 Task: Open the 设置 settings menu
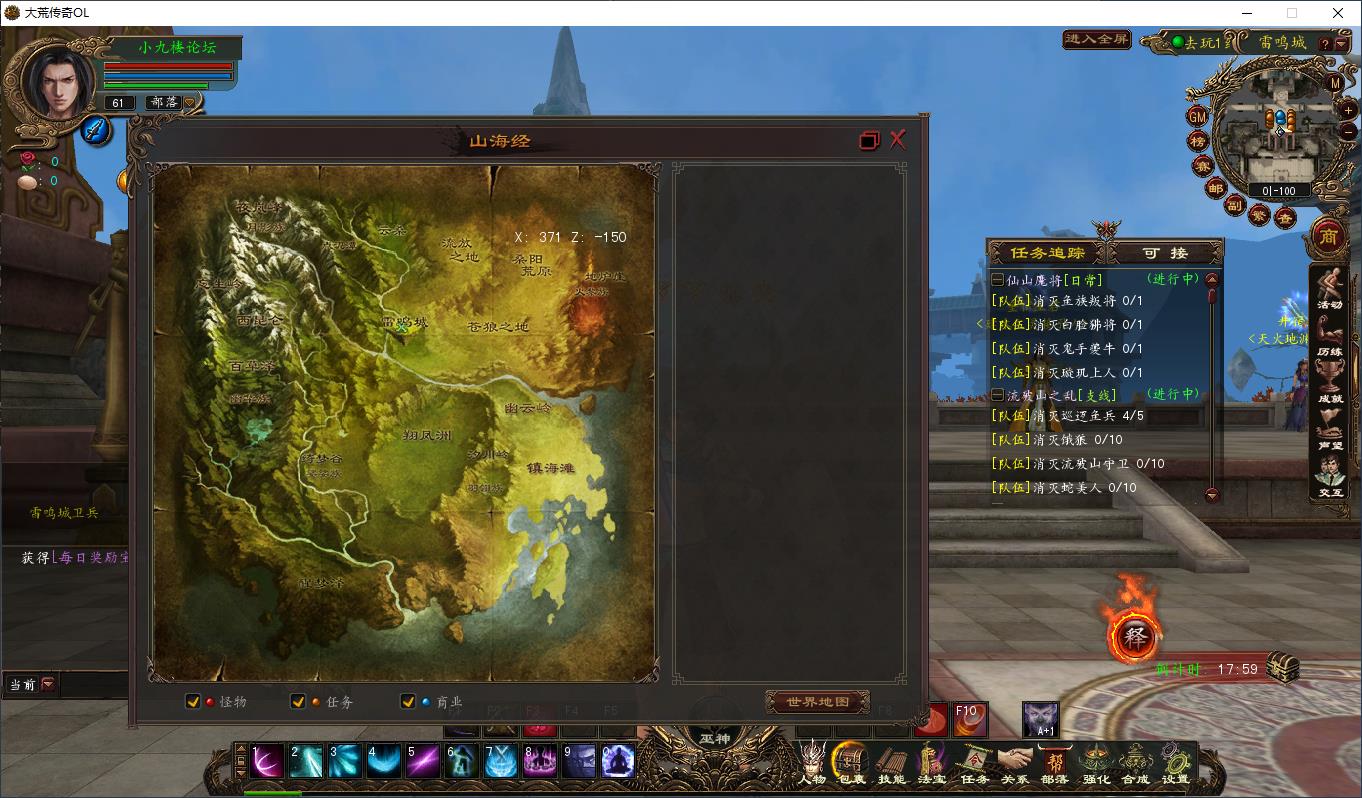coord(1175,765)
